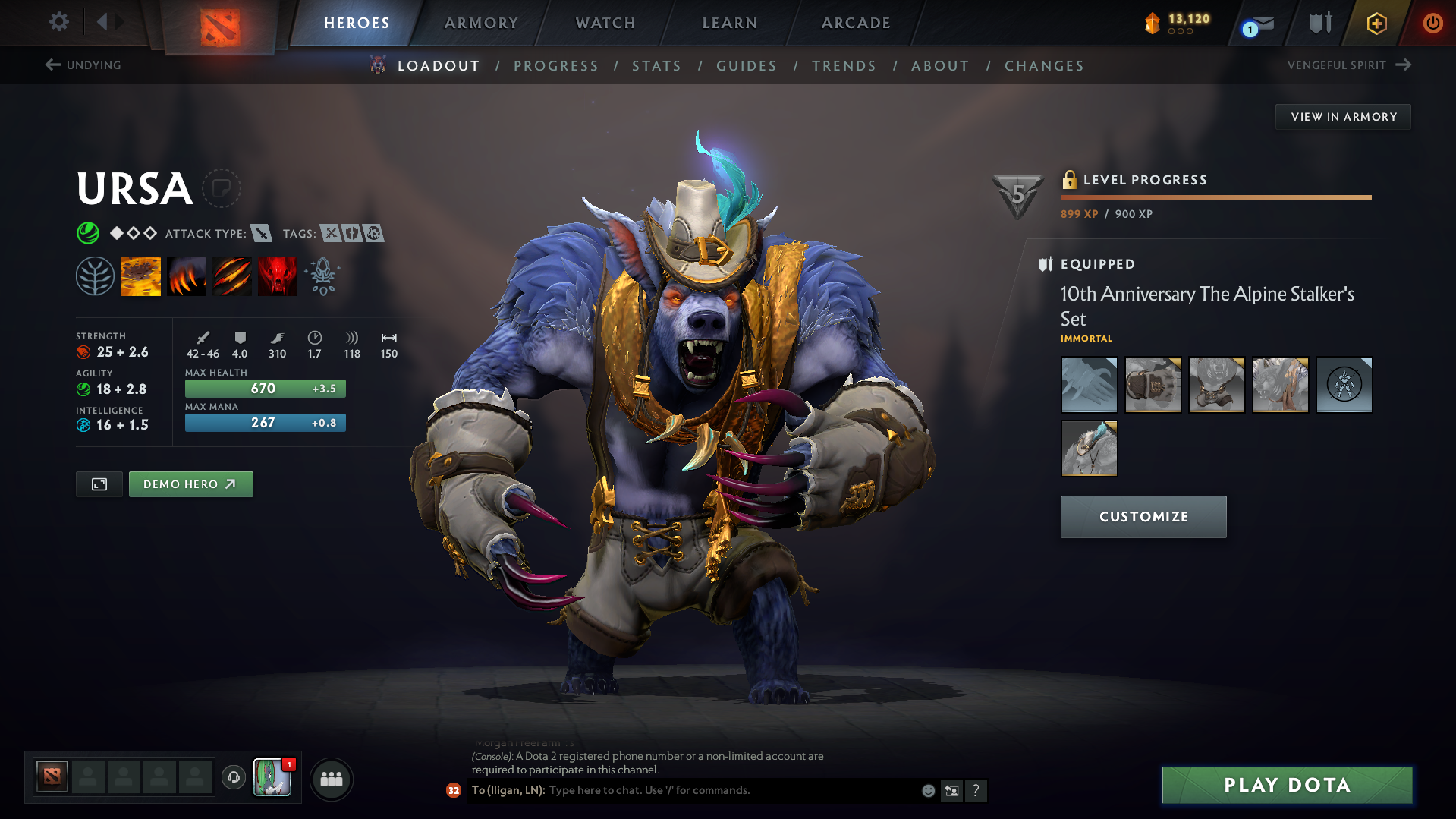Select the Alpine Stalker hat thumbnail

[1089, 448]
